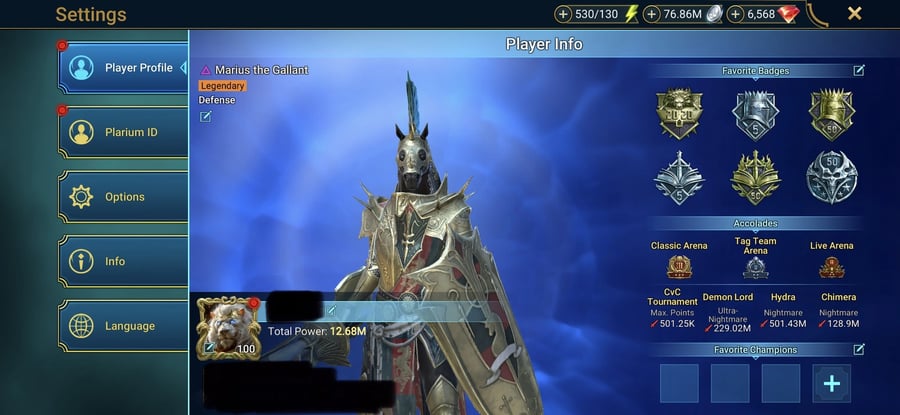Image resolution: width=900 pixels, height=415 pixels.
Task: Show the Info section
Action: click(x=123, y=261)
